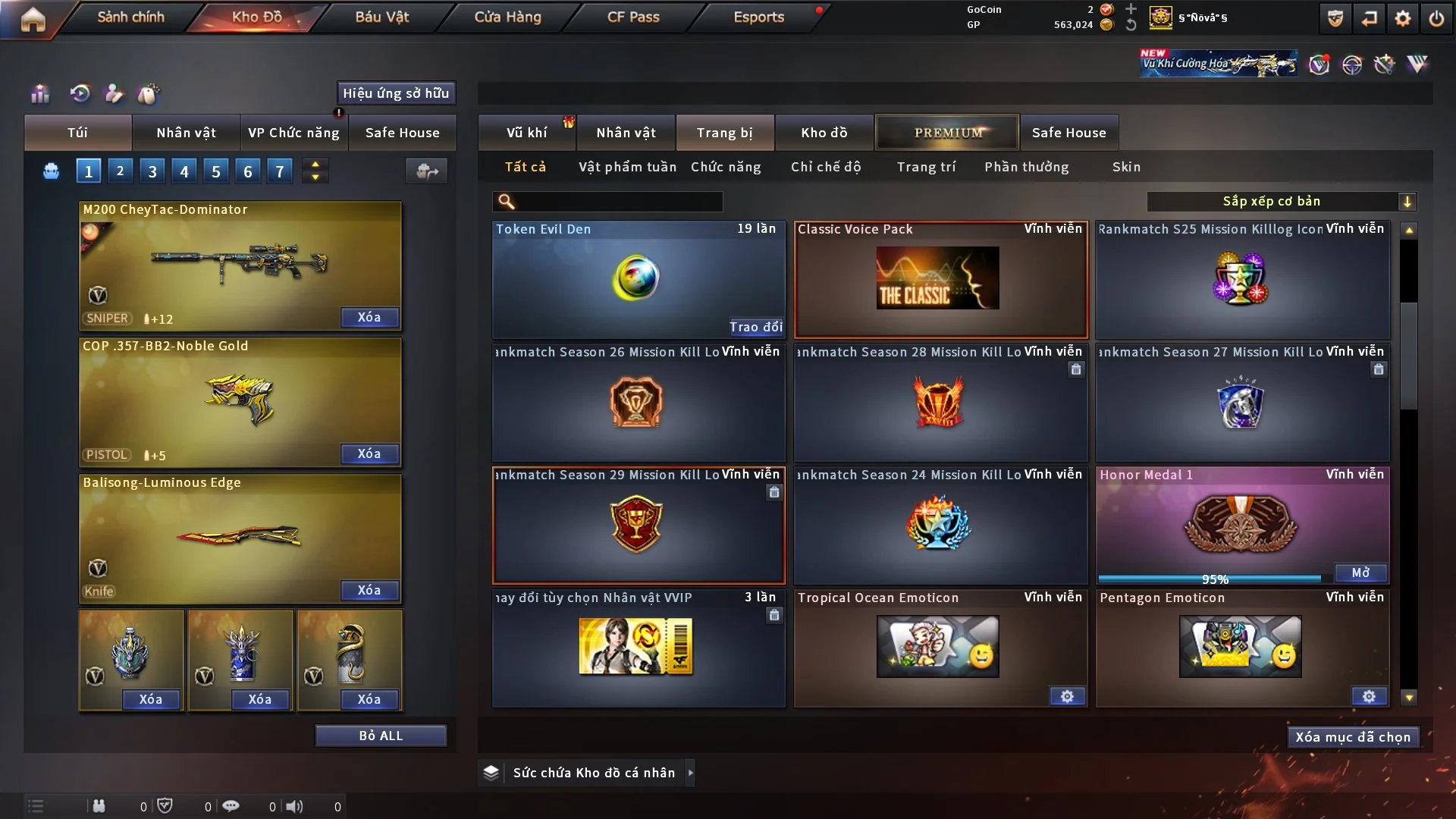
Task: Show the Skin filter category
Action: coord(1126,167)
